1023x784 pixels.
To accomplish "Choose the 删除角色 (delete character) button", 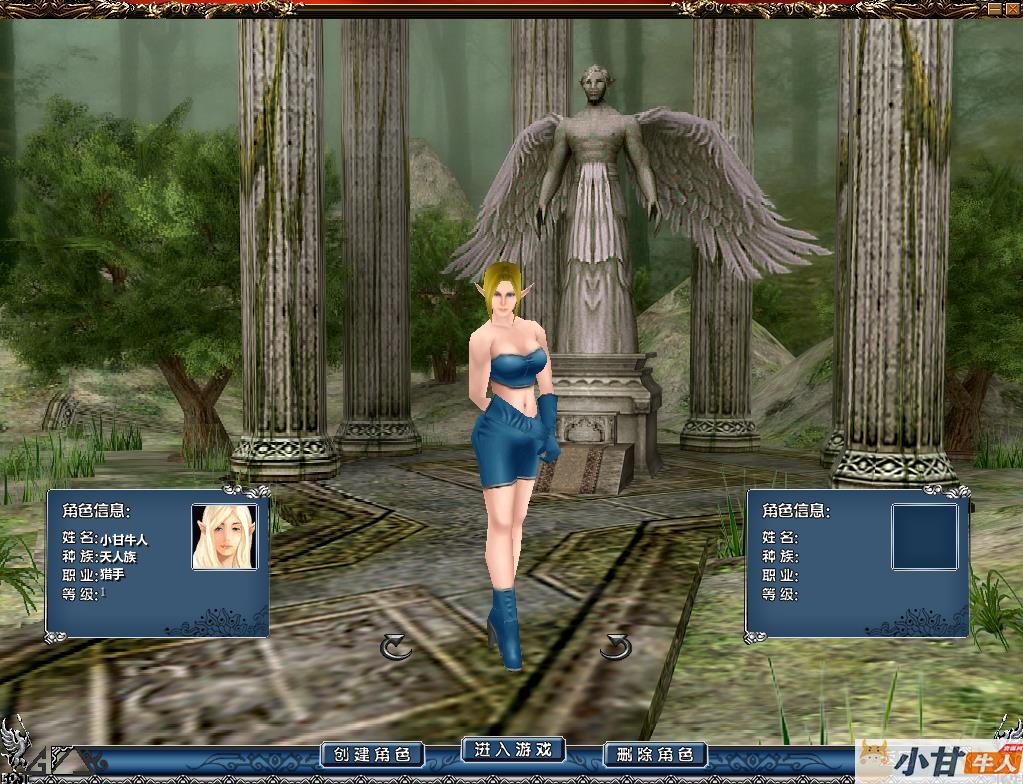I will (656, 754).
